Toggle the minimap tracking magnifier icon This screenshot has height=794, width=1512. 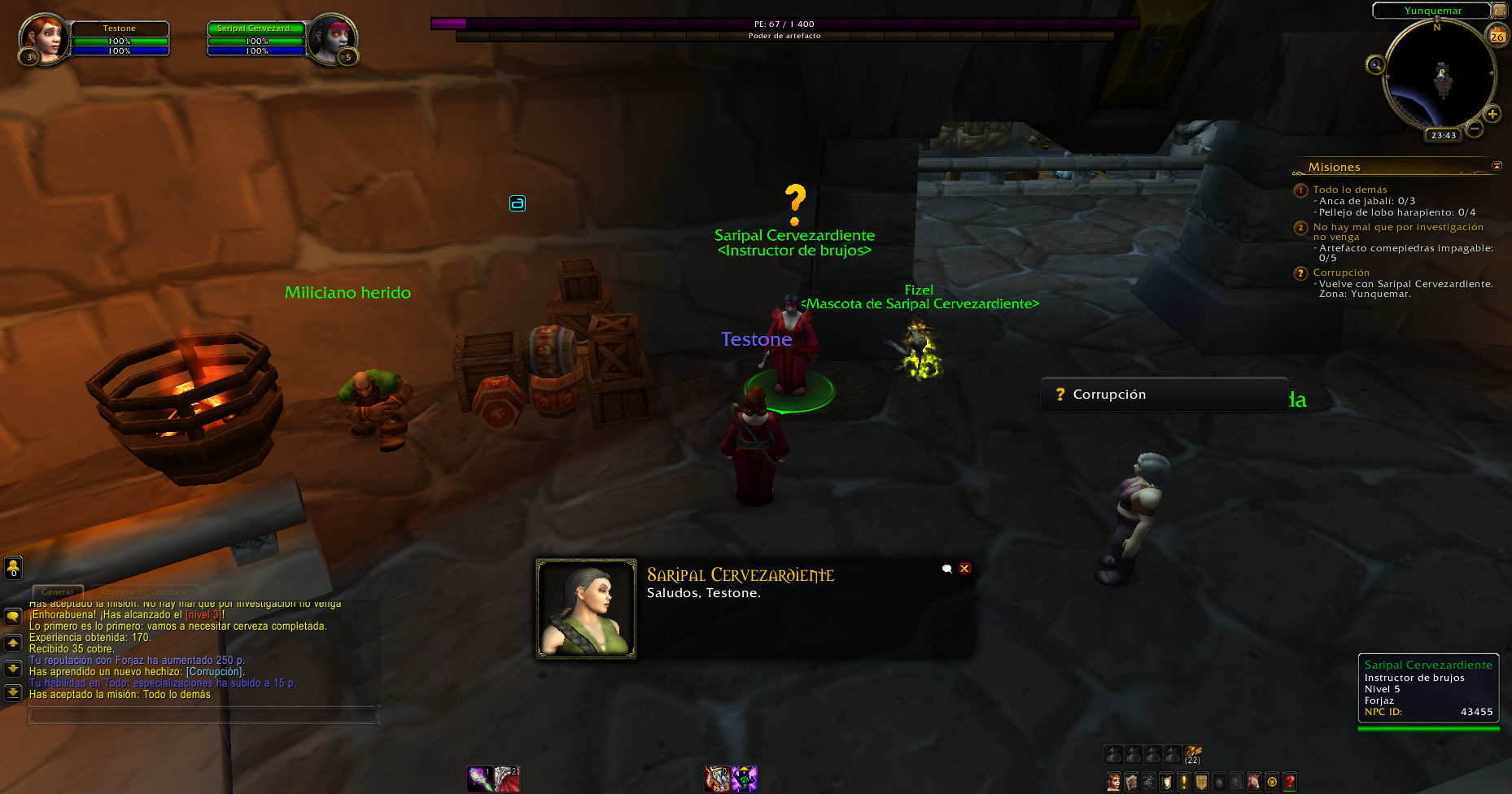tap(1375, 64)
